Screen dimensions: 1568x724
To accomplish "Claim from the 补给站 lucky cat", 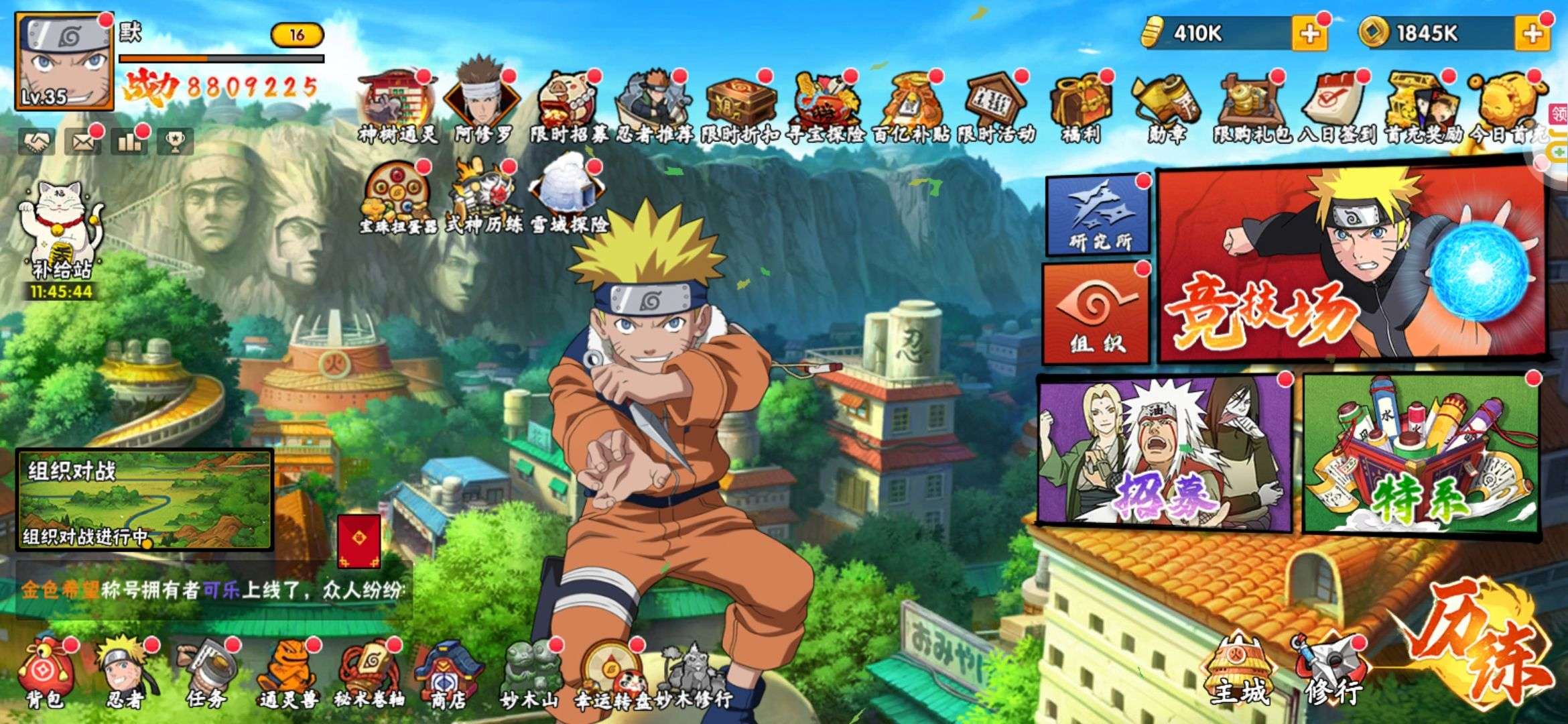I will [62, 231].
